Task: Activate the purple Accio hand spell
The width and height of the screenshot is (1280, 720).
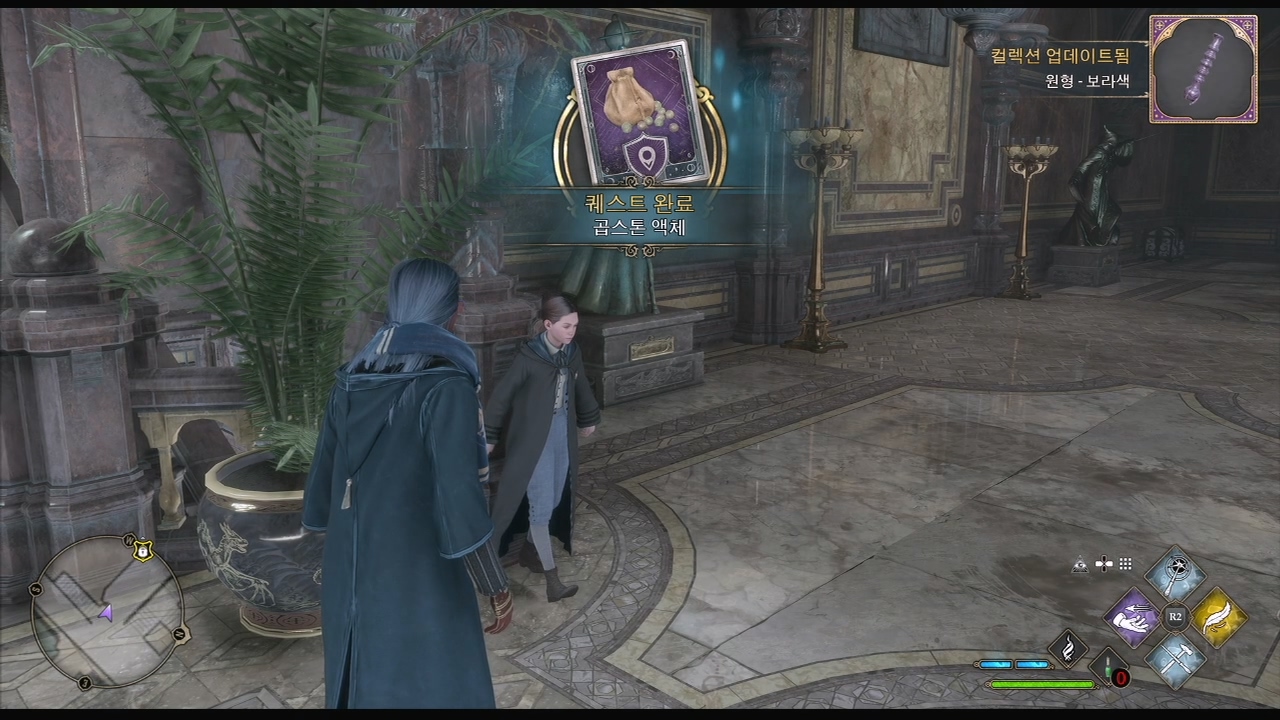Action: click(x=1132, y=617)
